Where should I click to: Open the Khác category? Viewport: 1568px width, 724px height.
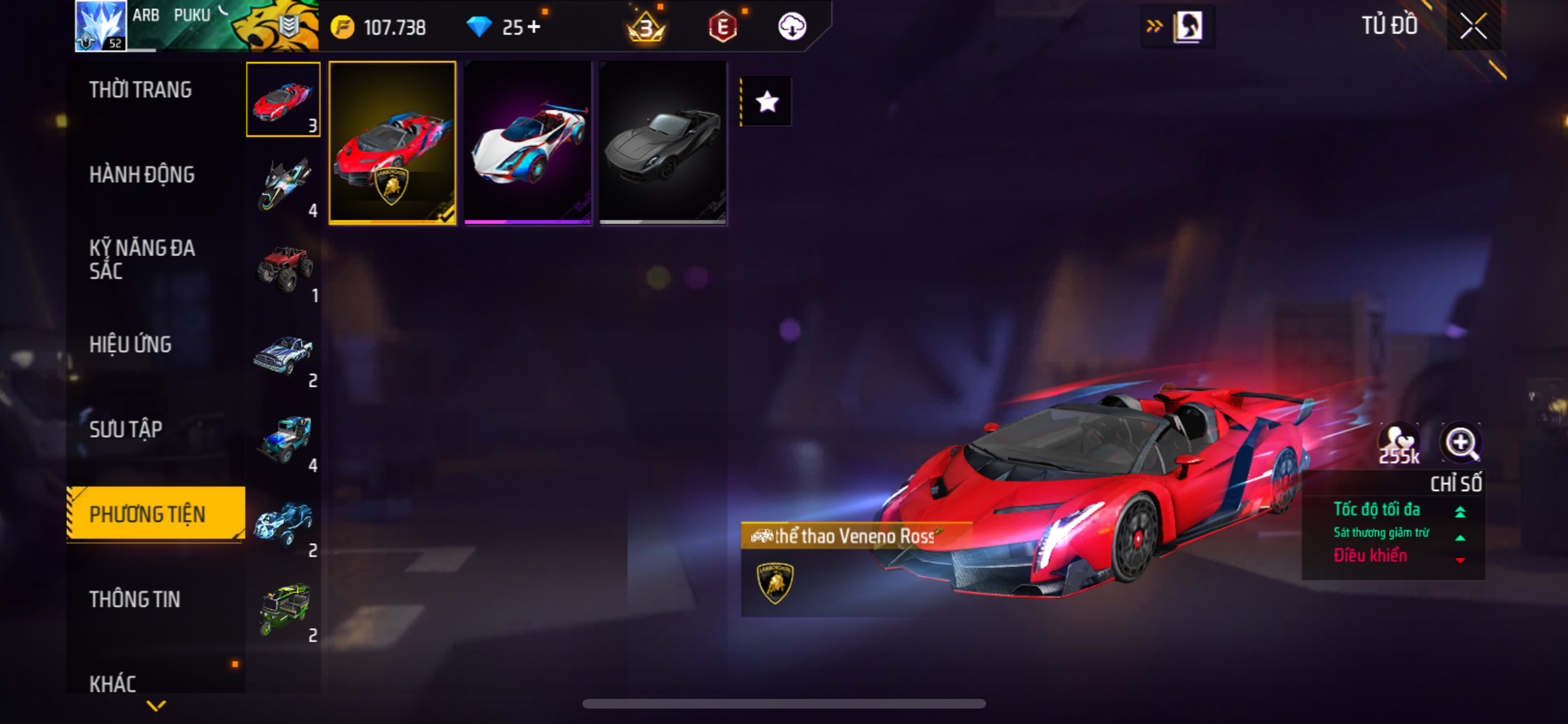tap(113, 683)
